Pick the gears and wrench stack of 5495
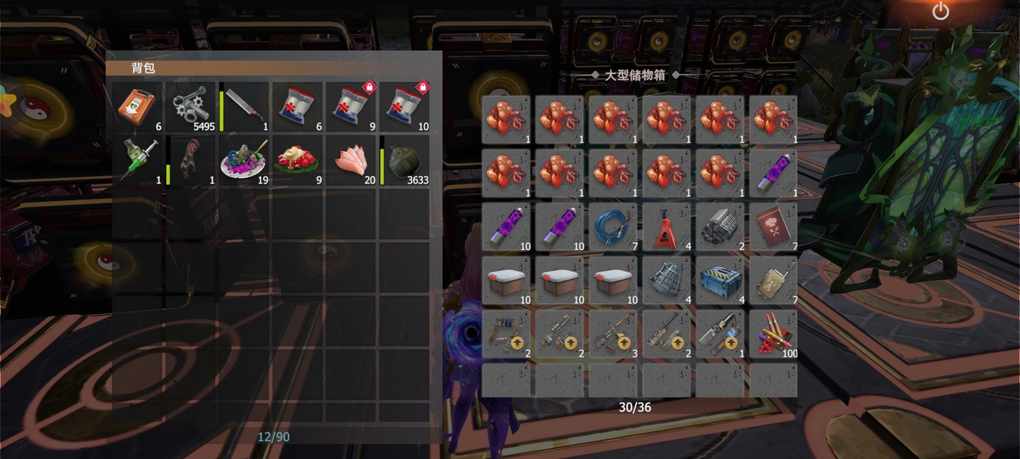 click(190, 108)
